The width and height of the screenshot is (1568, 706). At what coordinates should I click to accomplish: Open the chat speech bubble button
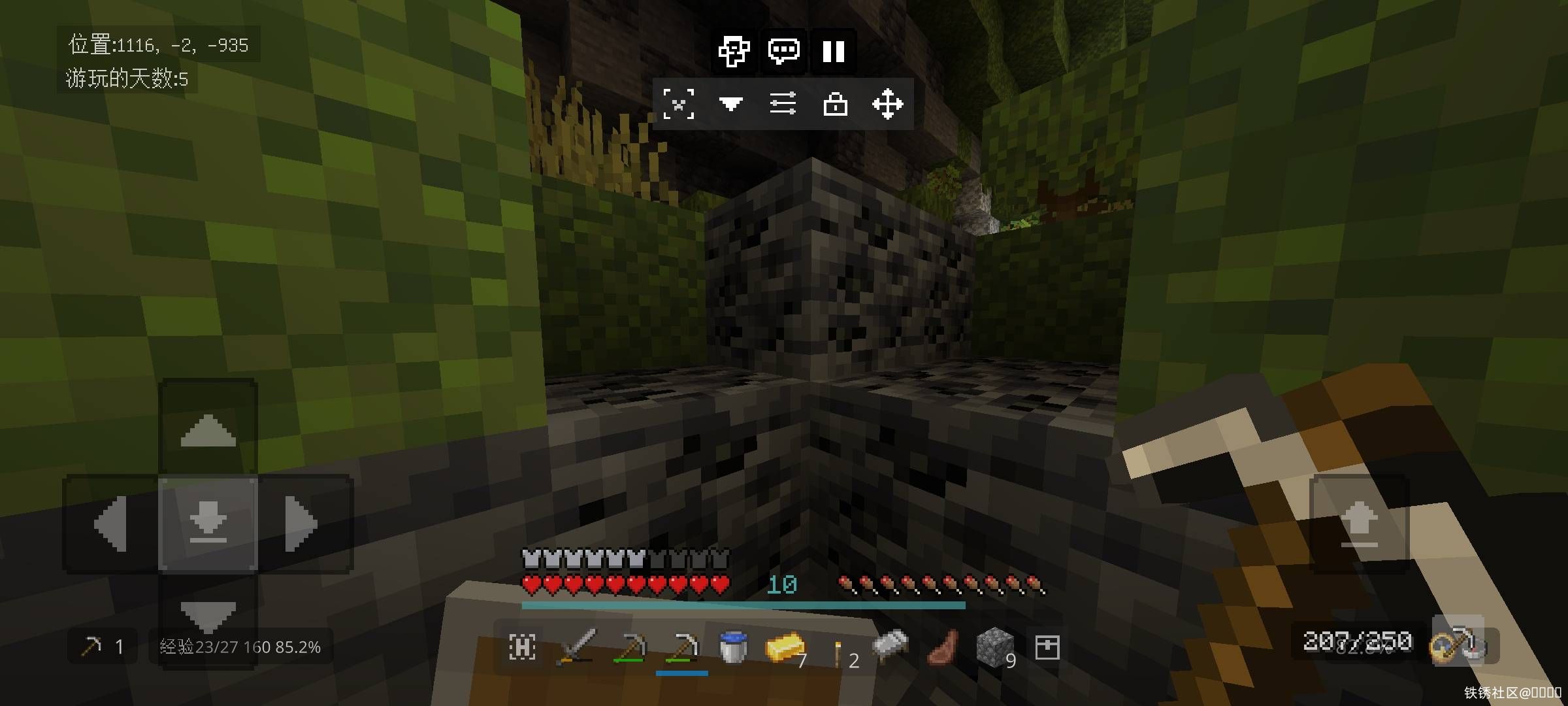(783, 51)
